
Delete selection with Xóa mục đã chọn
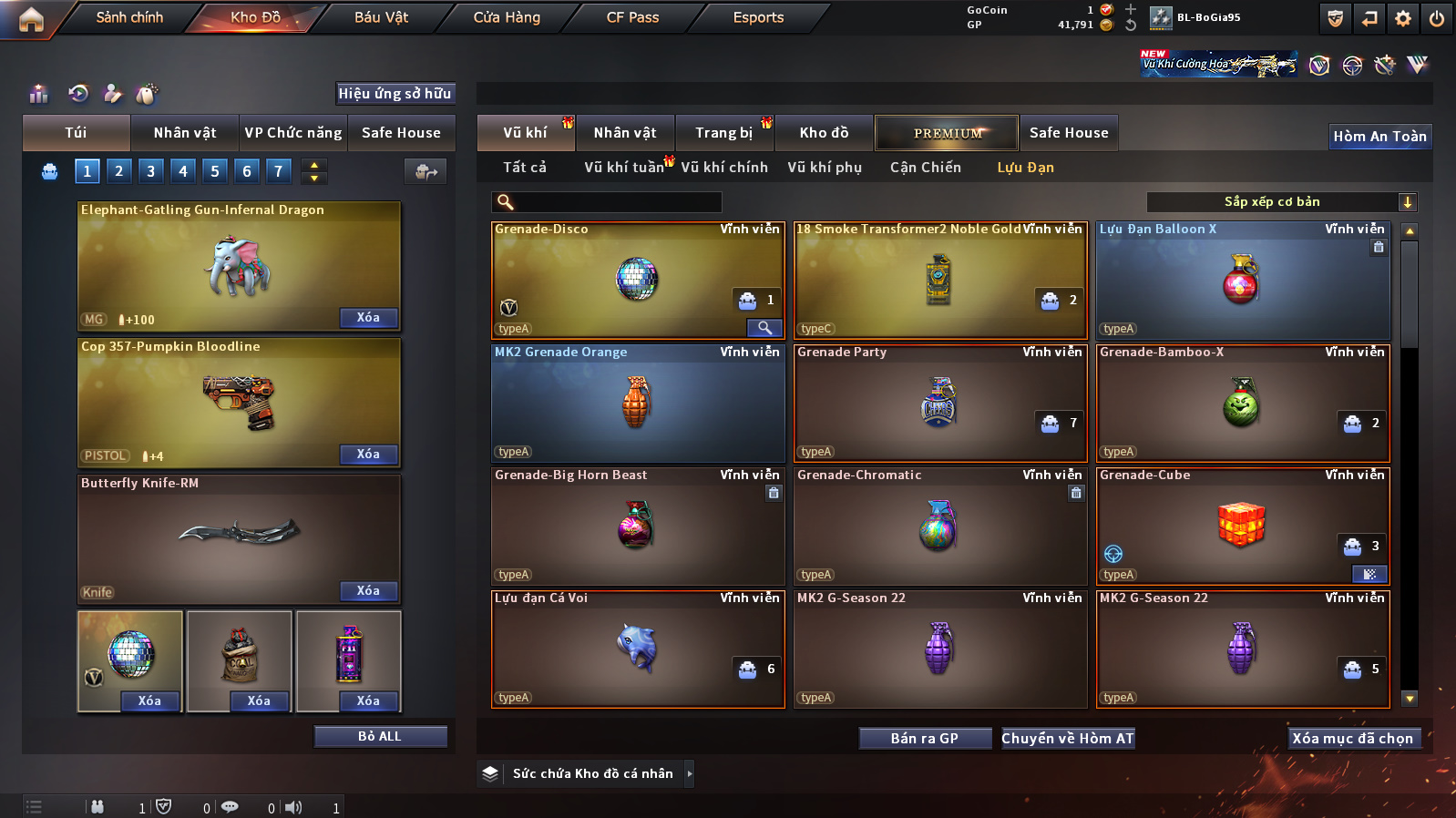1352,739
